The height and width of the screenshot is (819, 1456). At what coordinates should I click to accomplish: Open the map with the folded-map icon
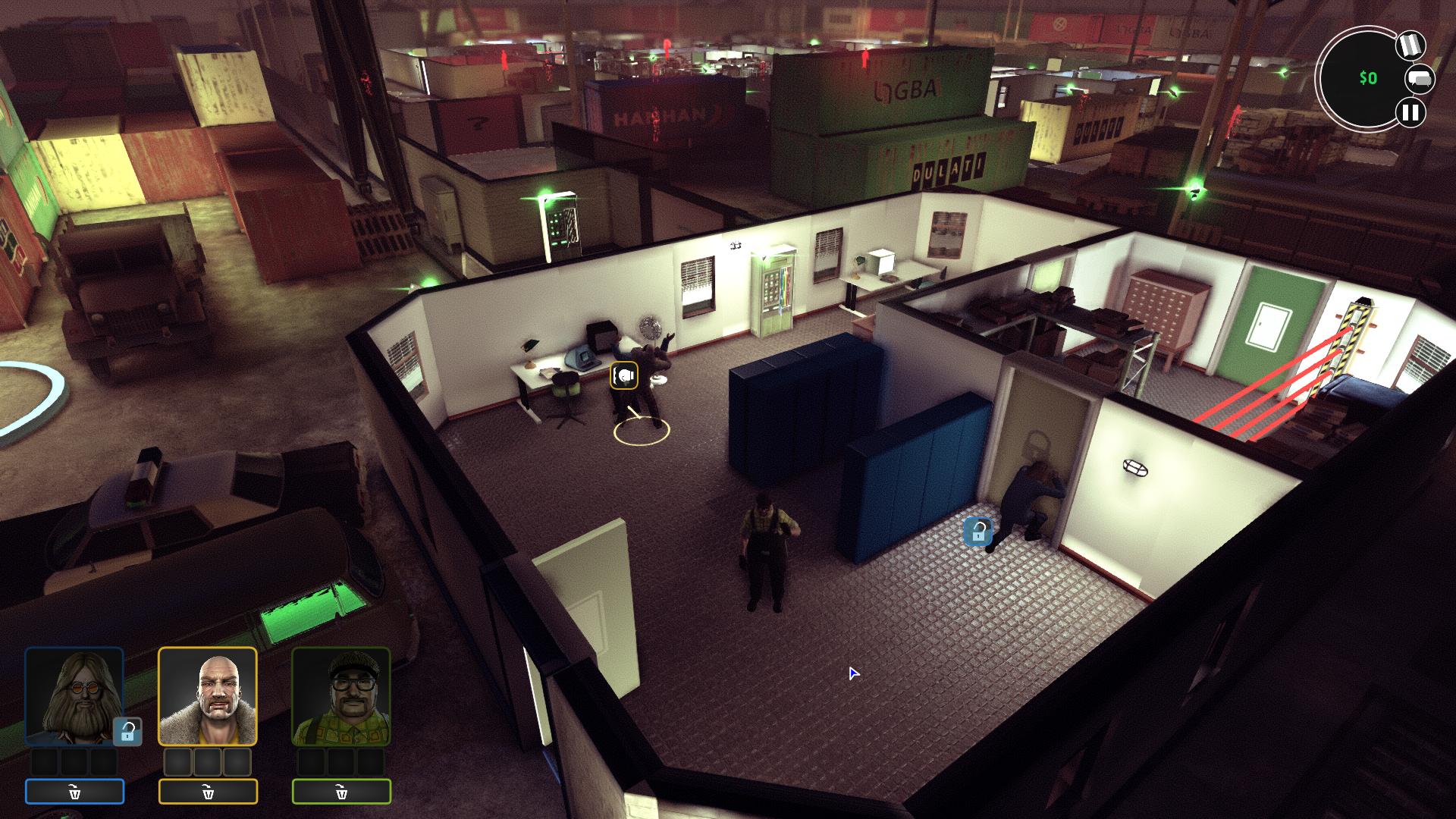click(x=1410, y=46)
